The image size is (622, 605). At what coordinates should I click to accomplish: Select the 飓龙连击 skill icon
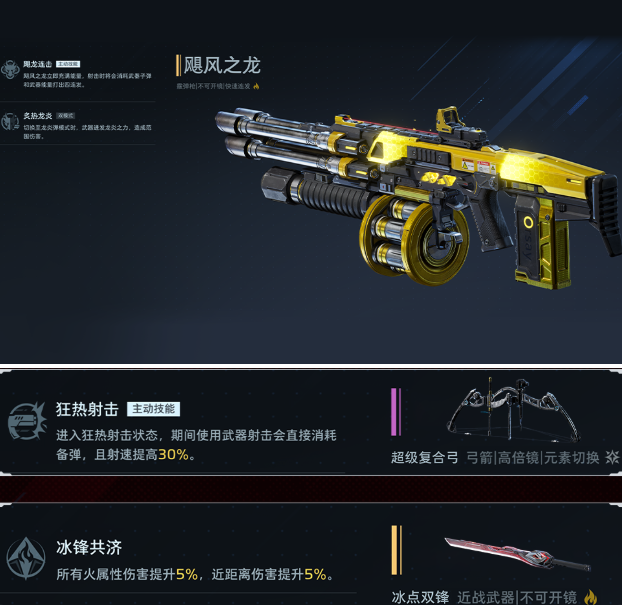[10, 69]
